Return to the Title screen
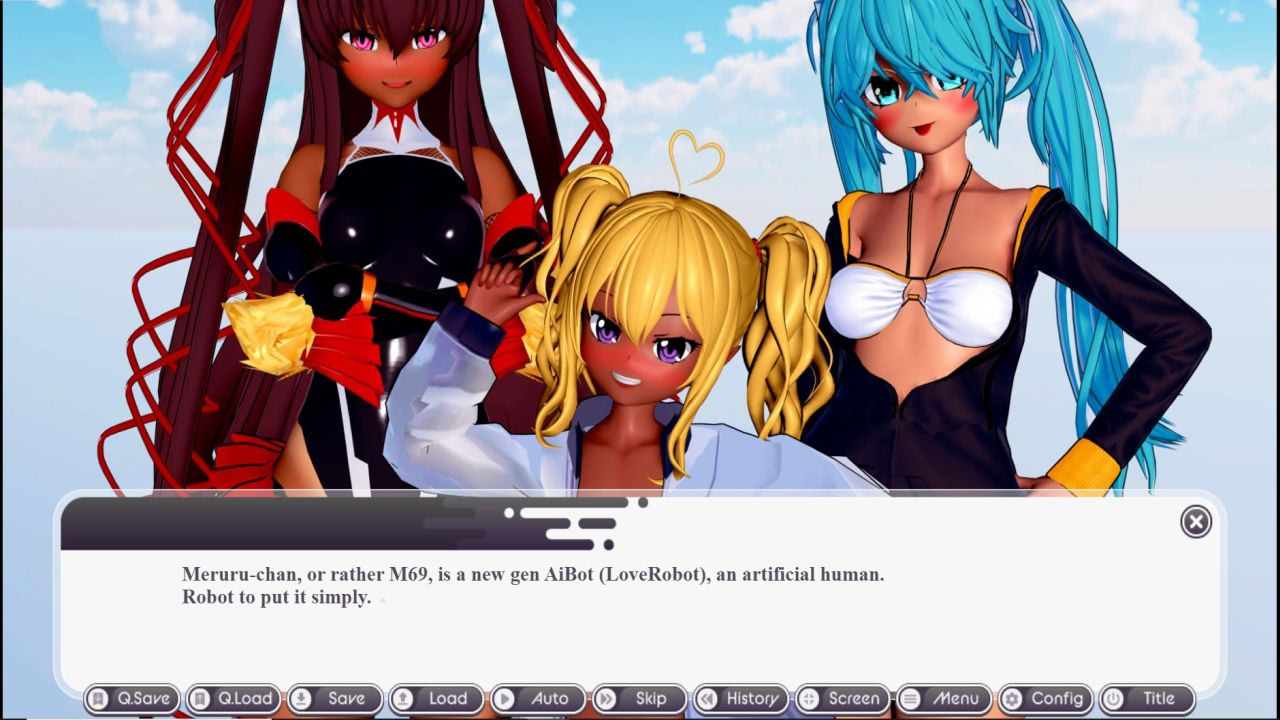 [x=1148, y=699]
